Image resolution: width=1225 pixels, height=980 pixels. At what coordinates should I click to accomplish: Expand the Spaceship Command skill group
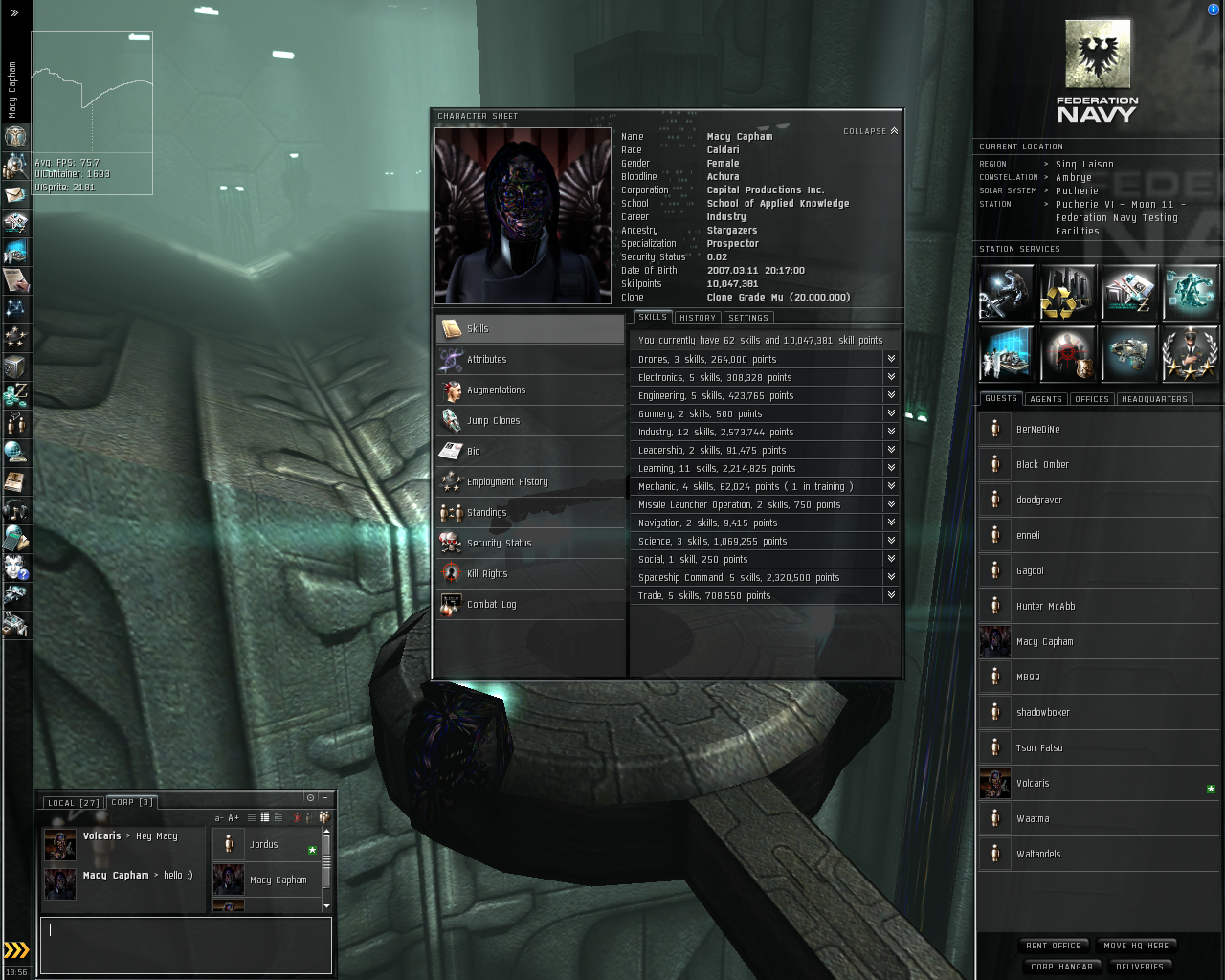[891, 577]
